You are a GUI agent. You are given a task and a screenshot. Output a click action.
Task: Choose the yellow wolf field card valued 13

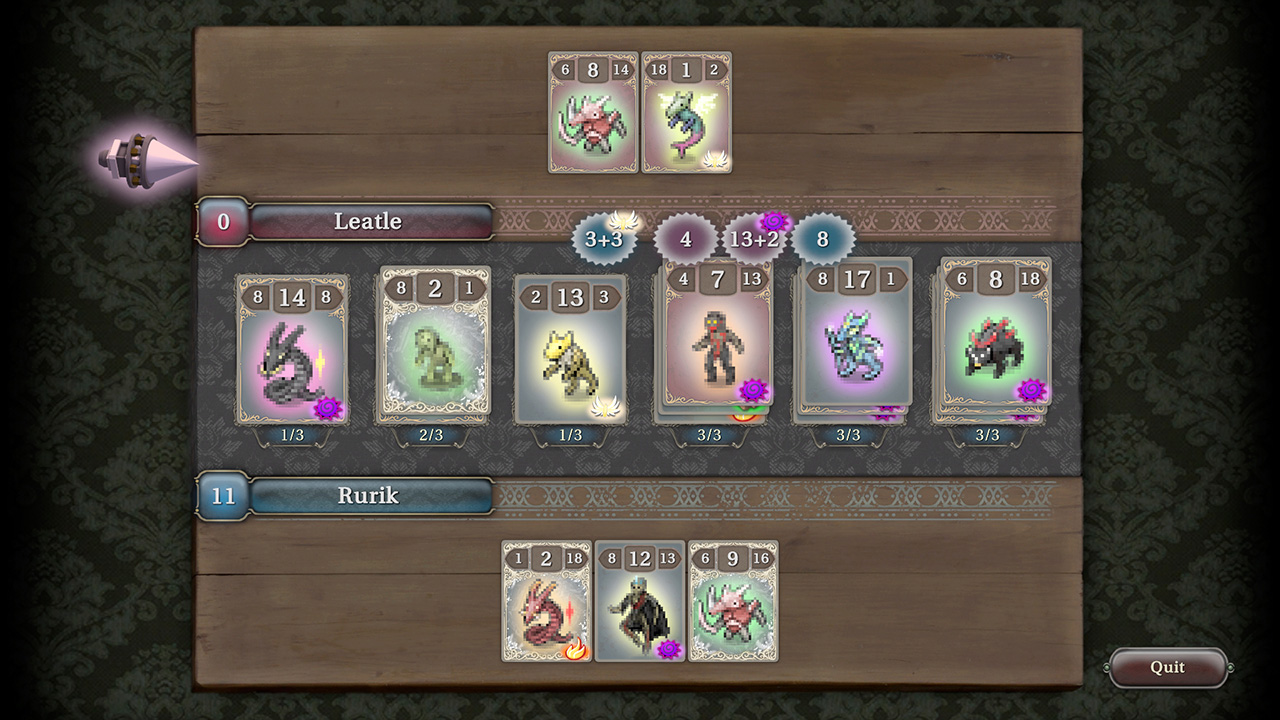pos(571,350)
